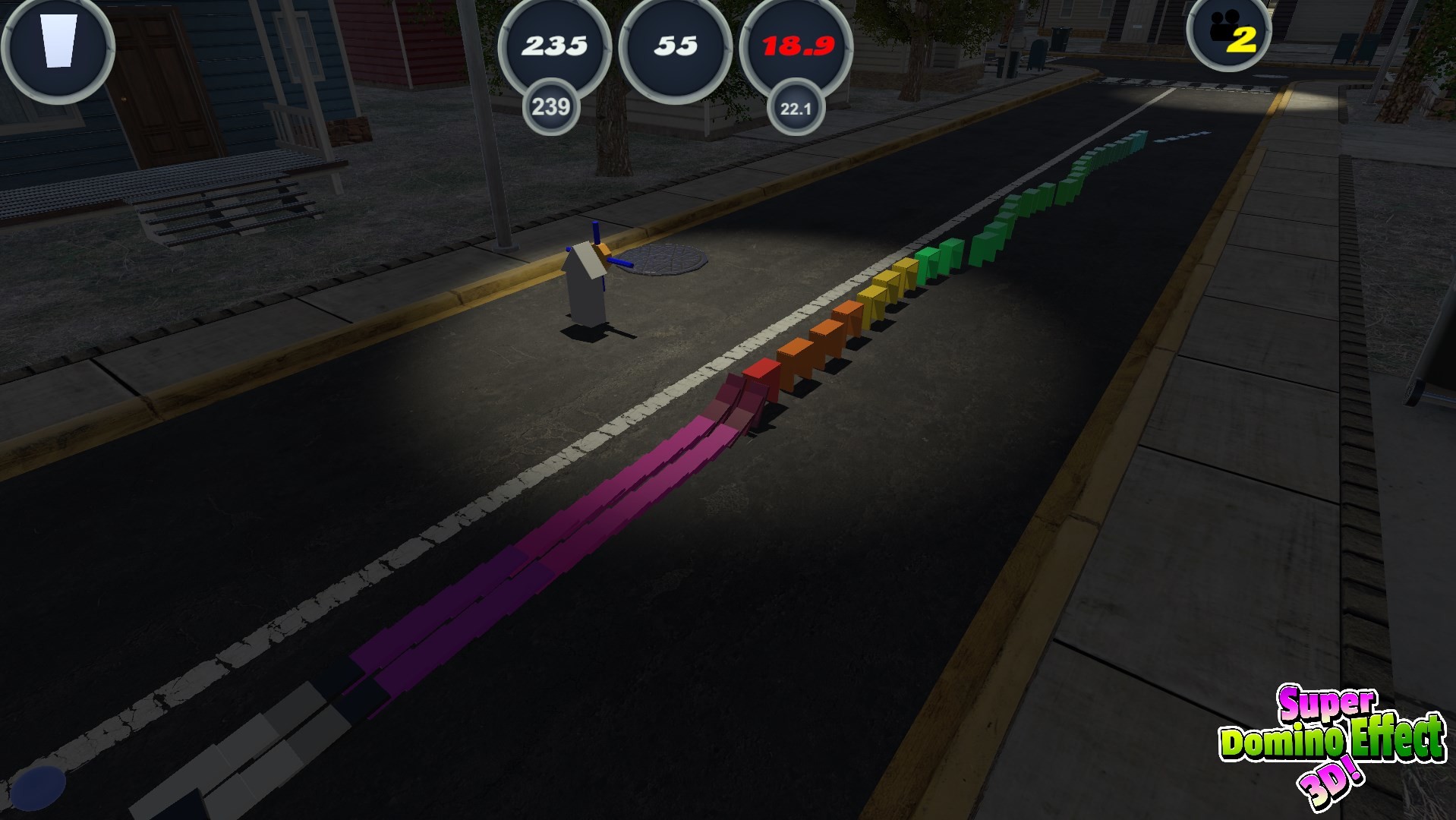
Task: Click the trash bin by the sidewalk
Action: (1060, 38)
